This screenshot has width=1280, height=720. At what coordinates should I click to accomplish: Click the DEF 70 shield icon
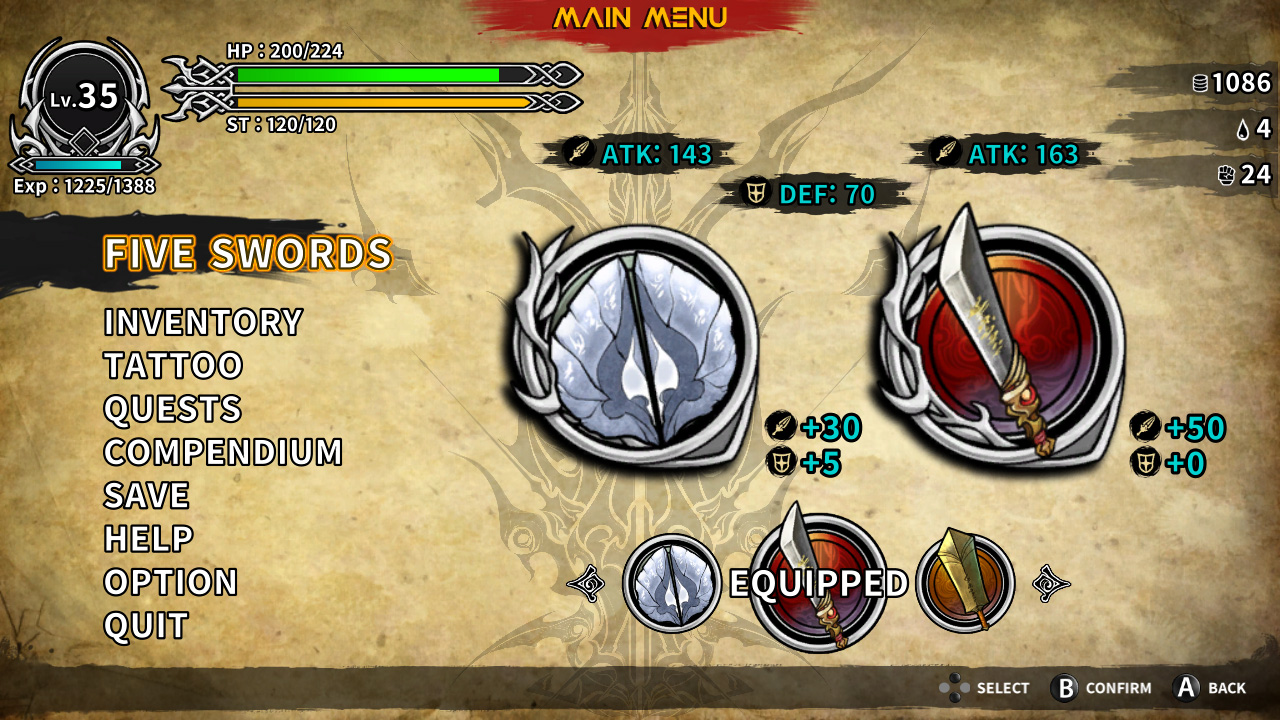click(x=755, y=190)
